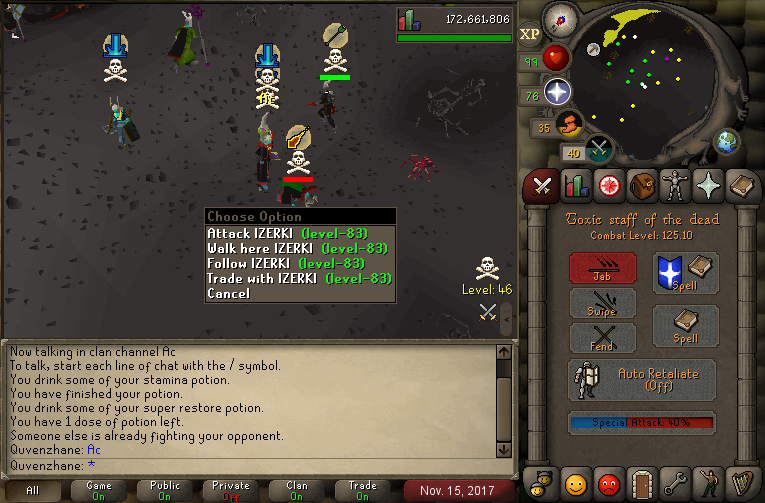Switch to the Fend attack style
765x503 pixels.
[x=602, y=338]
